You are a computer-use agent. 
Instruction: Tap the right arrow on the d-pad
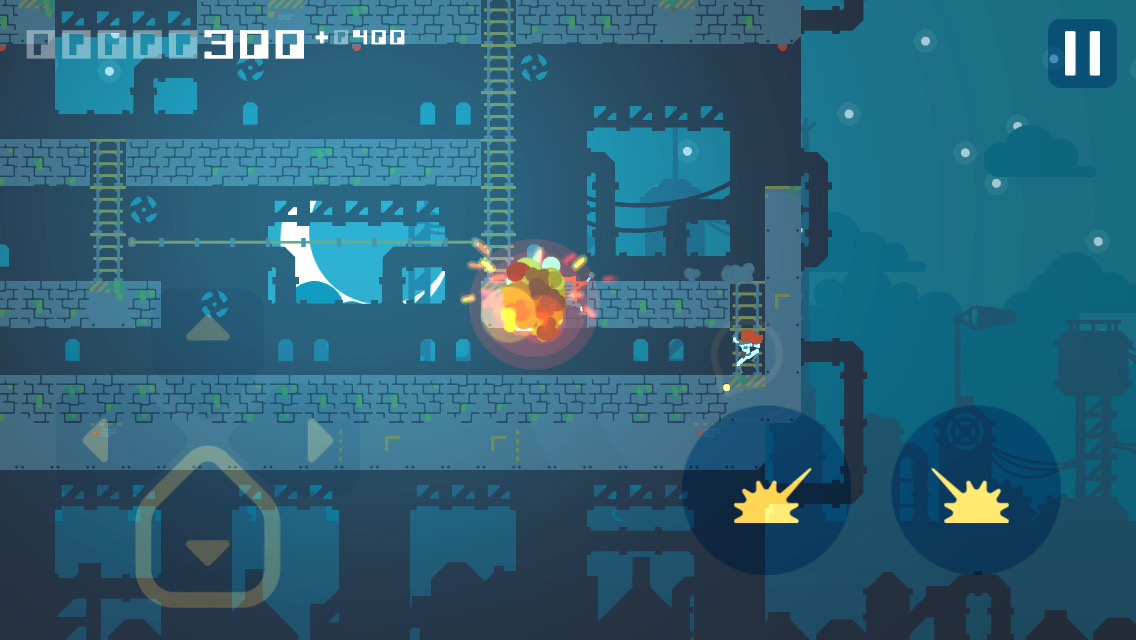pos(320,440)
